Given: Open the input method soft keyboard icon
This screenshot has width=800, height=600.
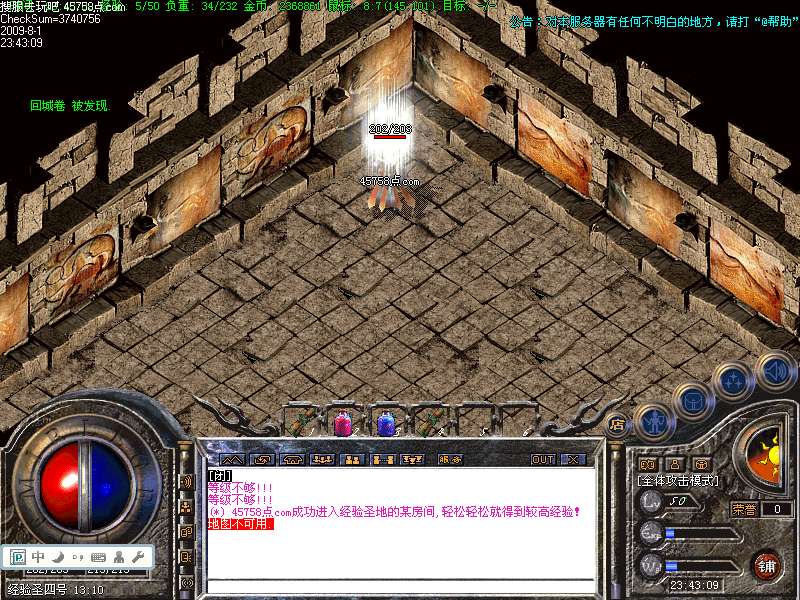Looking at the screenshot, I should 98,556.
